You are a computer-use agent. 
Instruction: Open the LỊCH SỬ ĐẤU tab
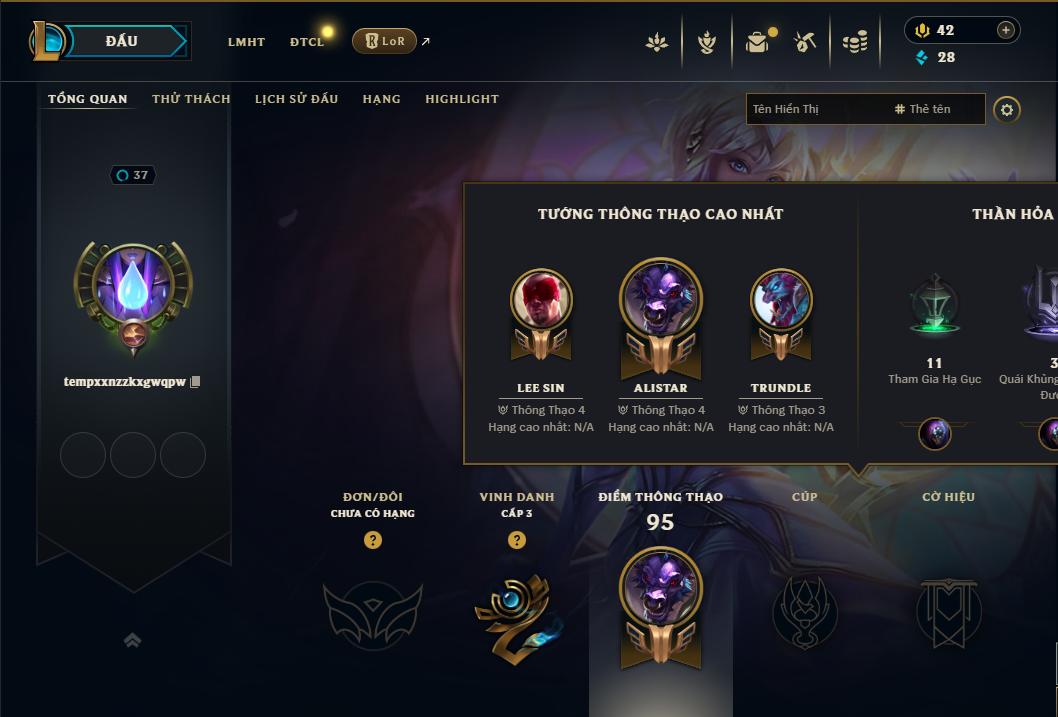(x=296, y=99)
